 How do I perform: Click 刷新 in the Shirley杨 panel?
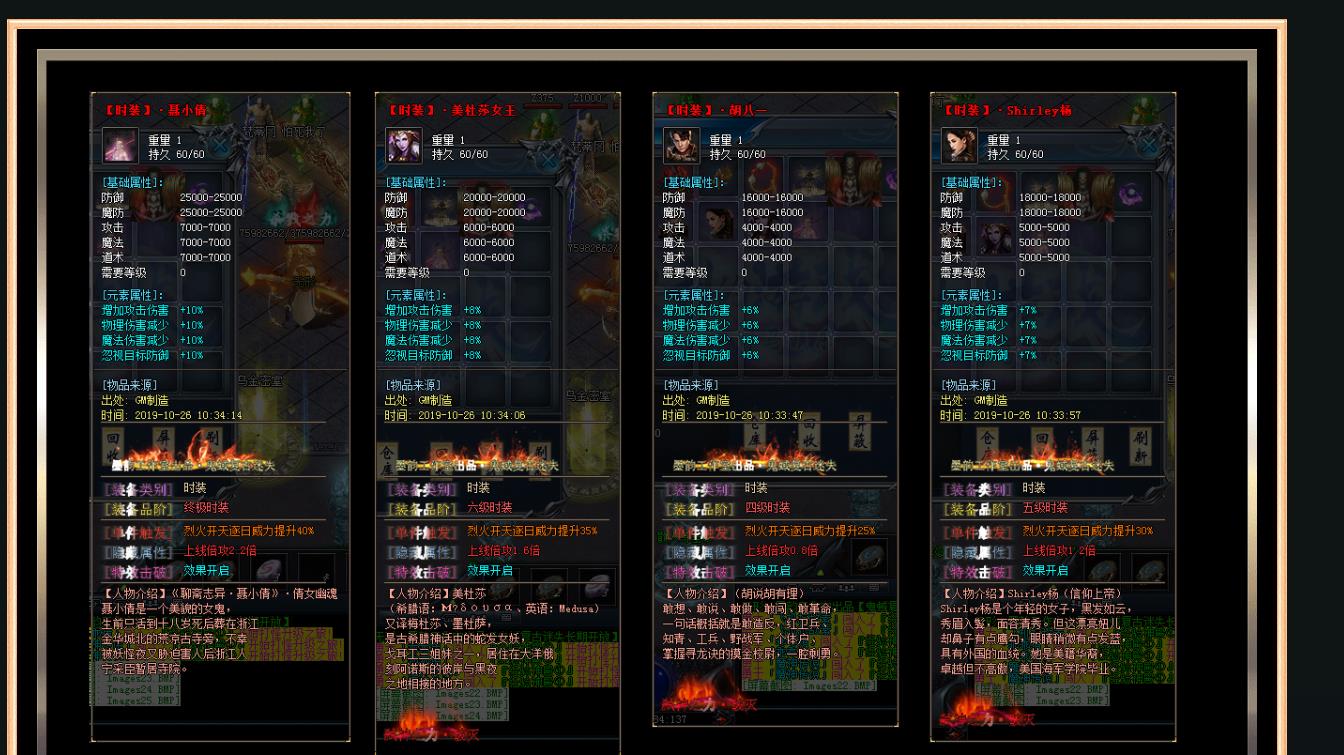point(1141,446)
